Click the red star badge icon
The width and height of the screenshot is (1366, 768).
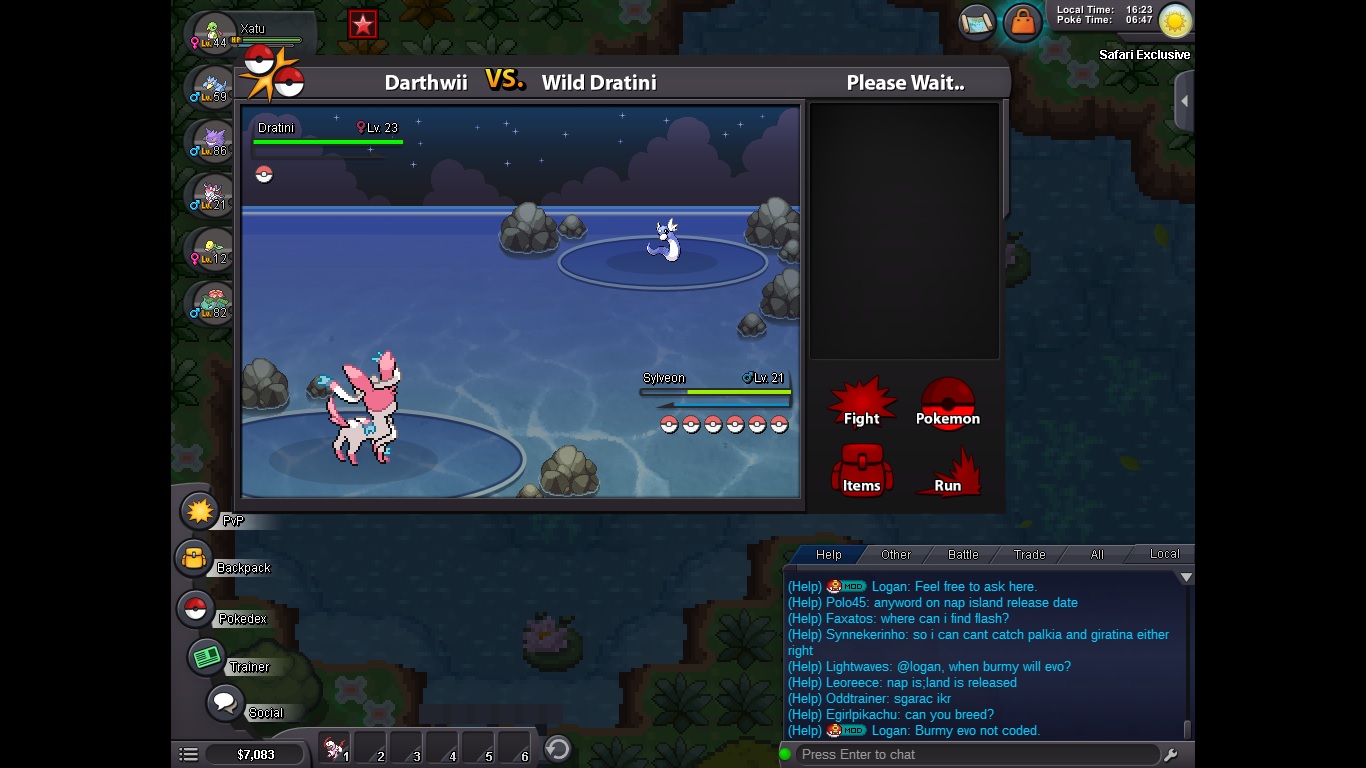(362, 25)
